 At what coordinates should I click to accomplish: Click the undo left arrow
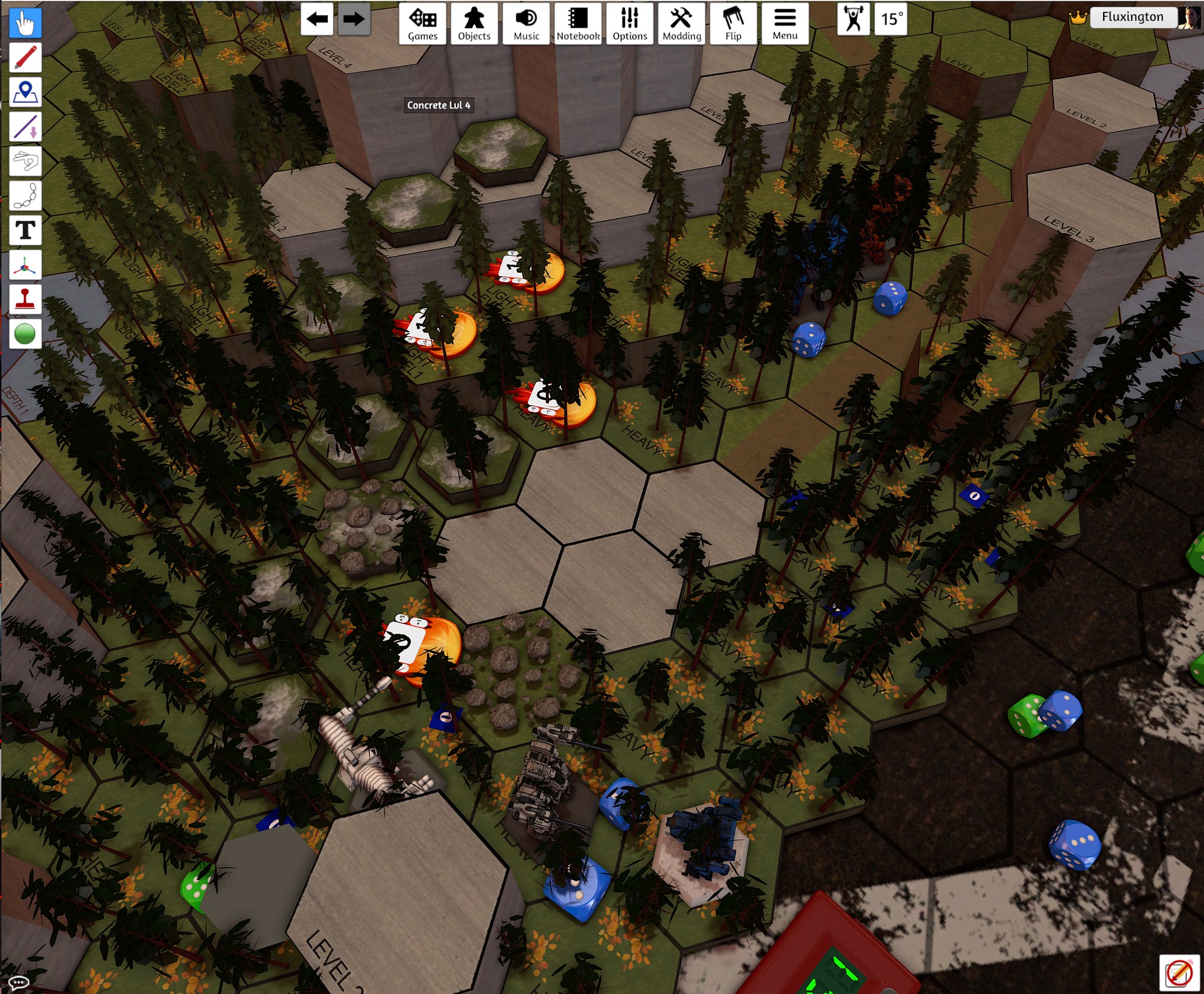[317, 19]
